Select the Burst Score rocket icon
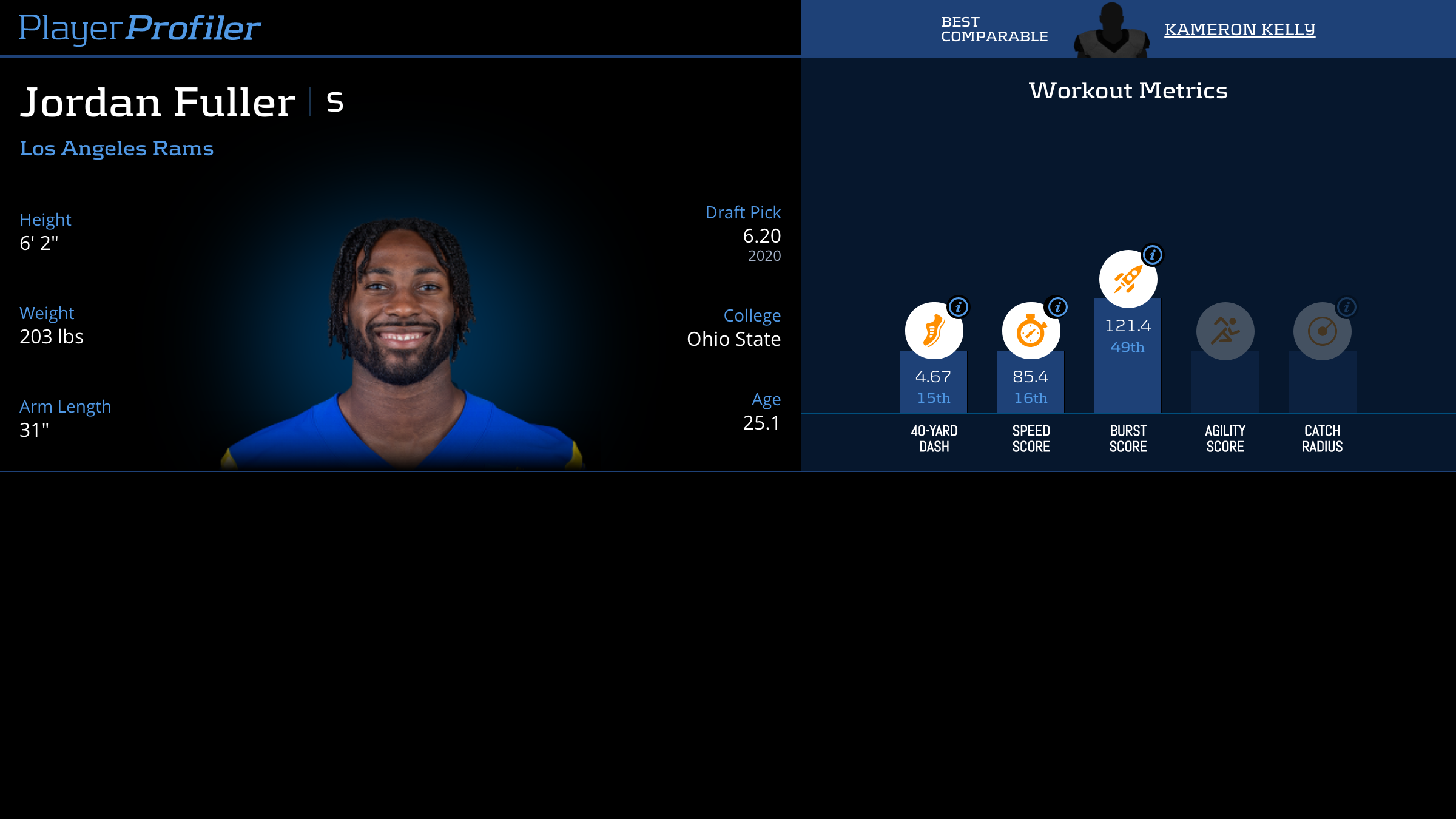 (1128, 280)
